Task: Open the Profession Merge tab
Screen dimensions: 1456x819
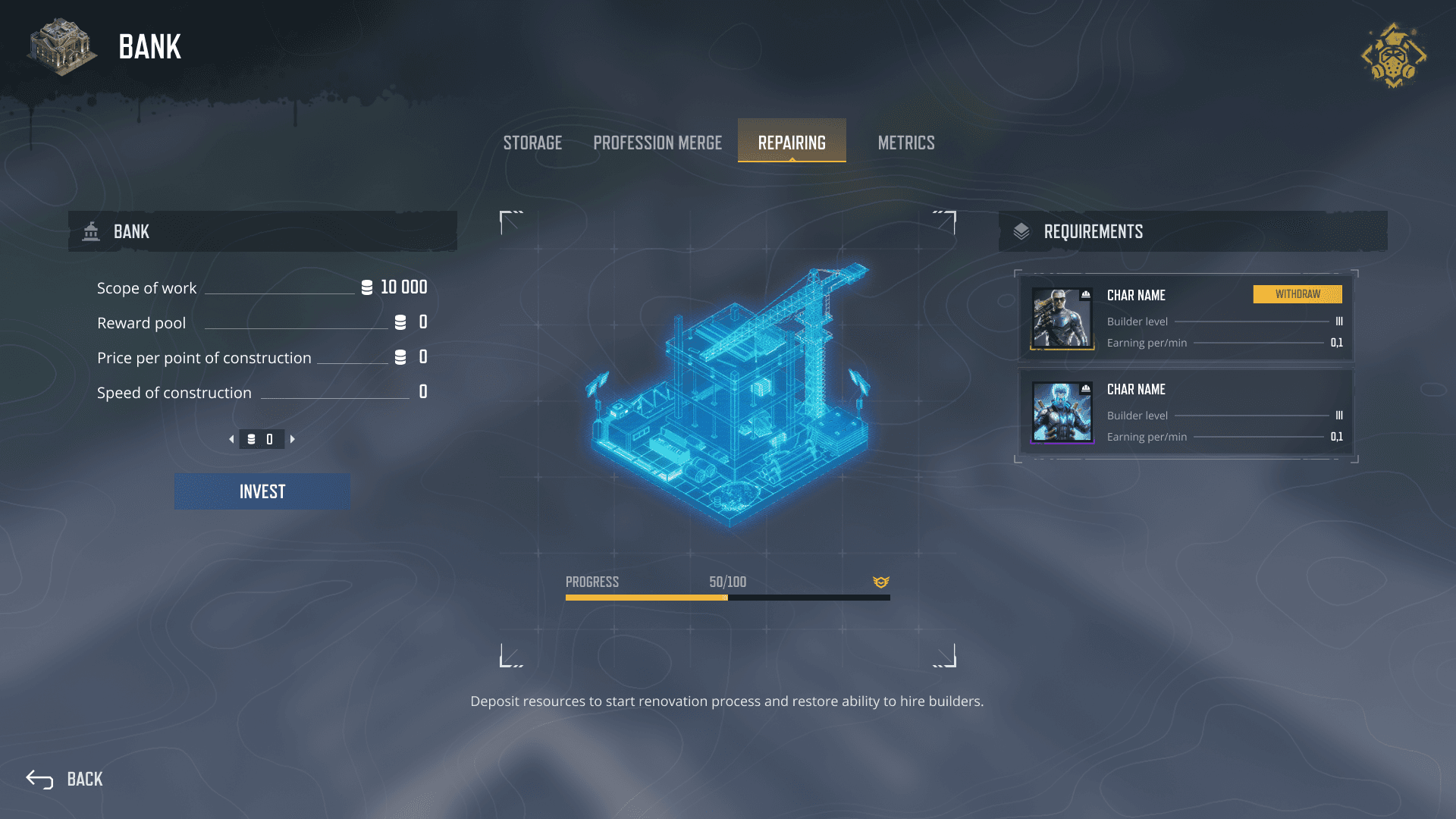Action: (x=657, y=143)
